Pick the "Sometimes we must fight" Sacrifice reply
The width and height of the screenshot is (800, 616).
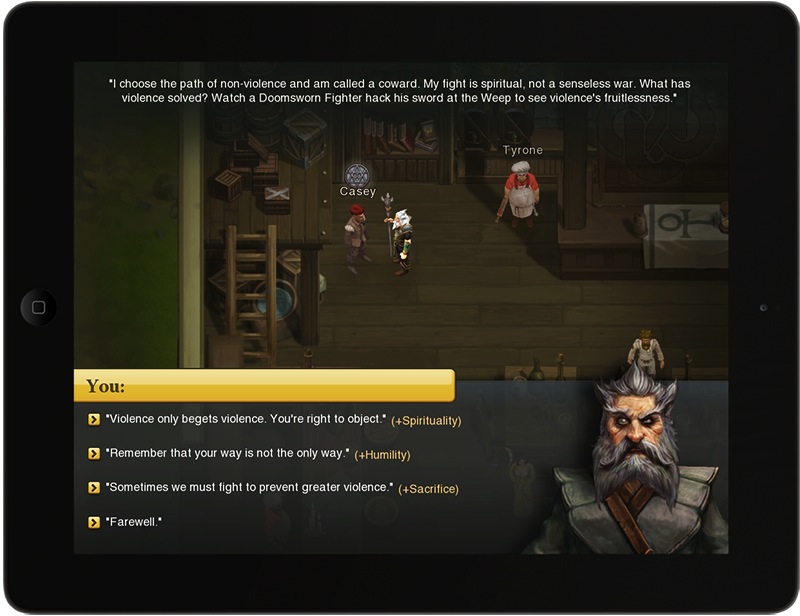[250, 488]
